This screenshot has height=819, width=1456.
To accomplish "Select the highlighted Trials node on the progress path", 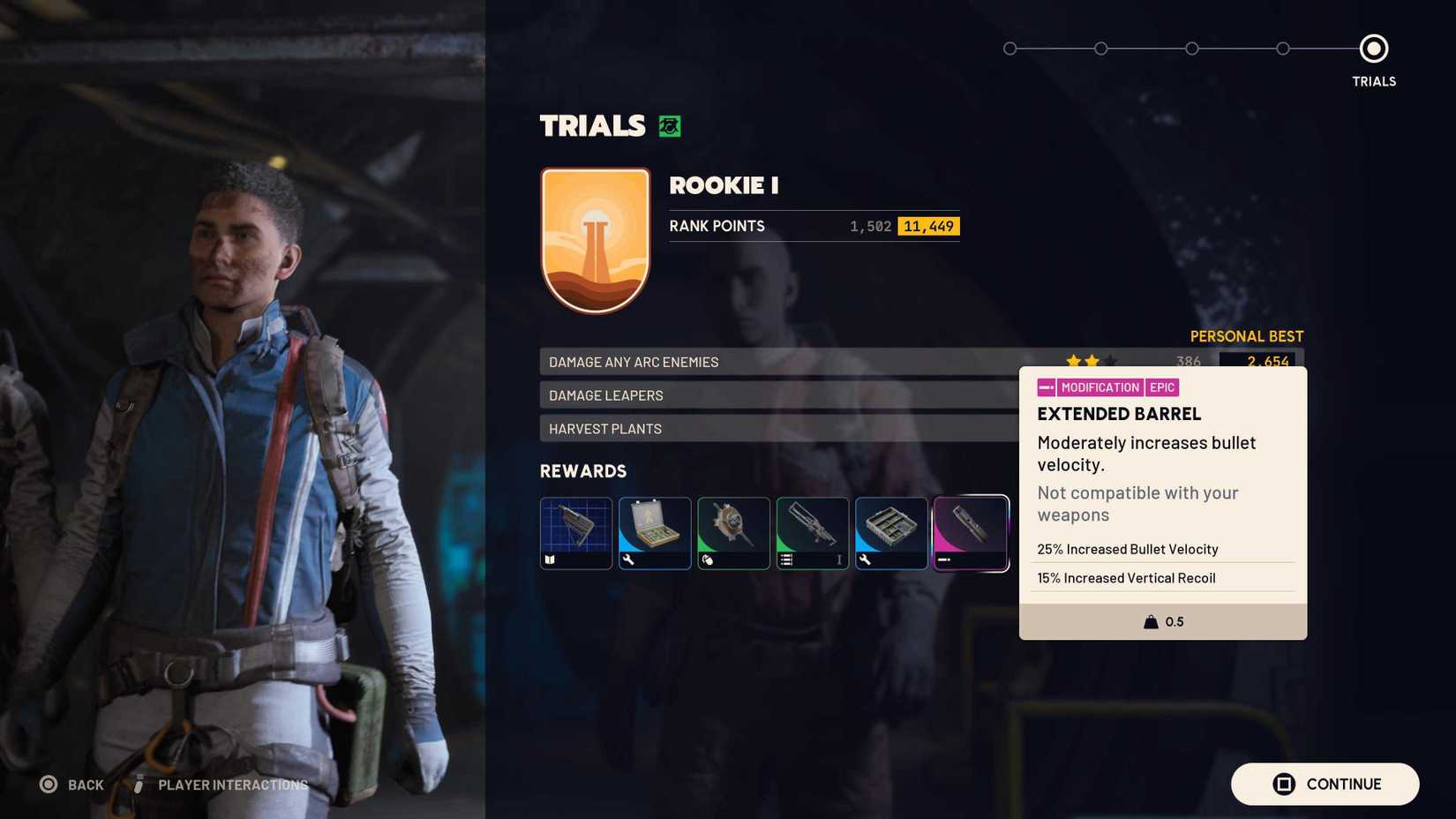I will coord(1373,49).
